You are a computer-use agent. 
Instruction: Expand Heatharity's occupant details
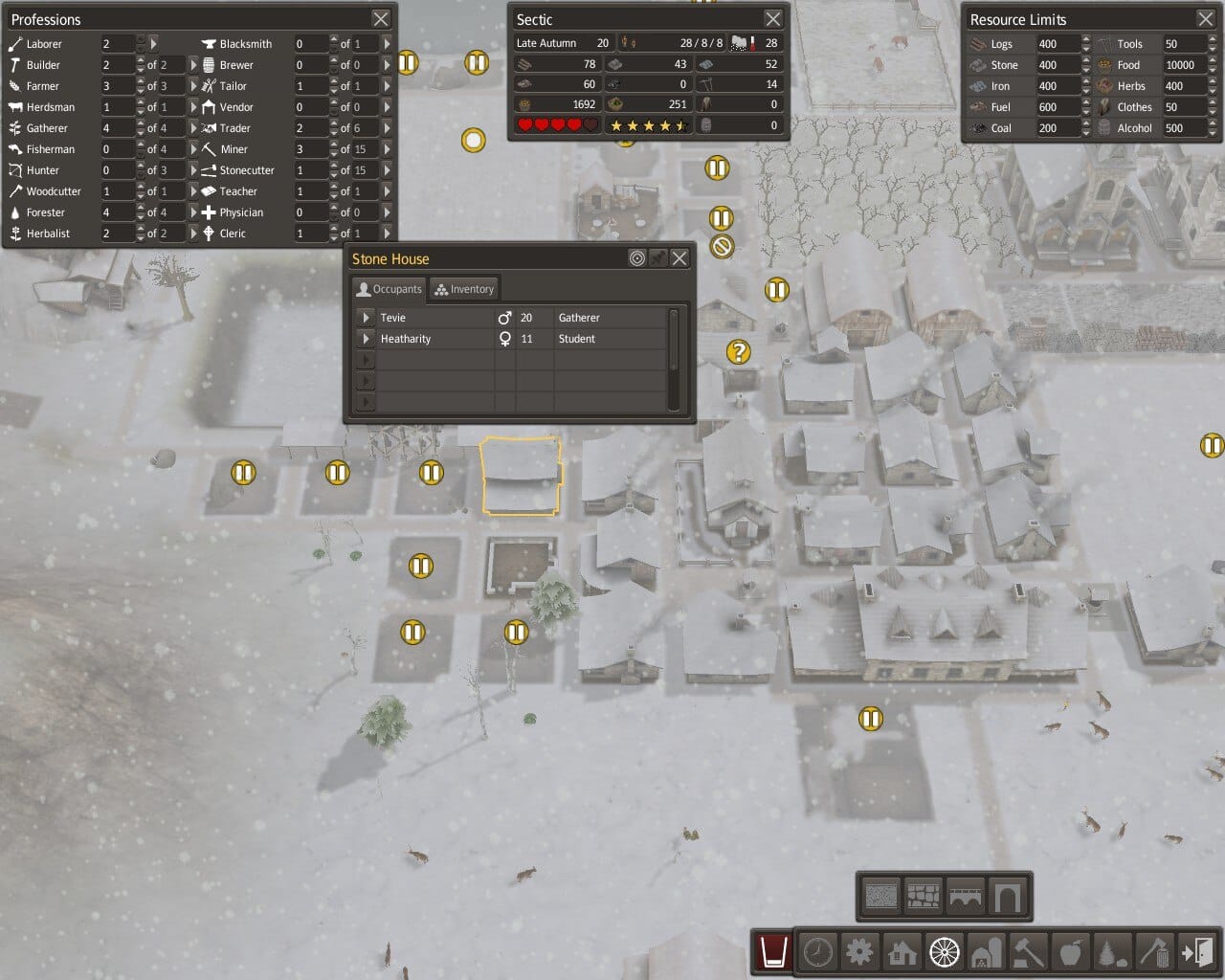[366, 338]
